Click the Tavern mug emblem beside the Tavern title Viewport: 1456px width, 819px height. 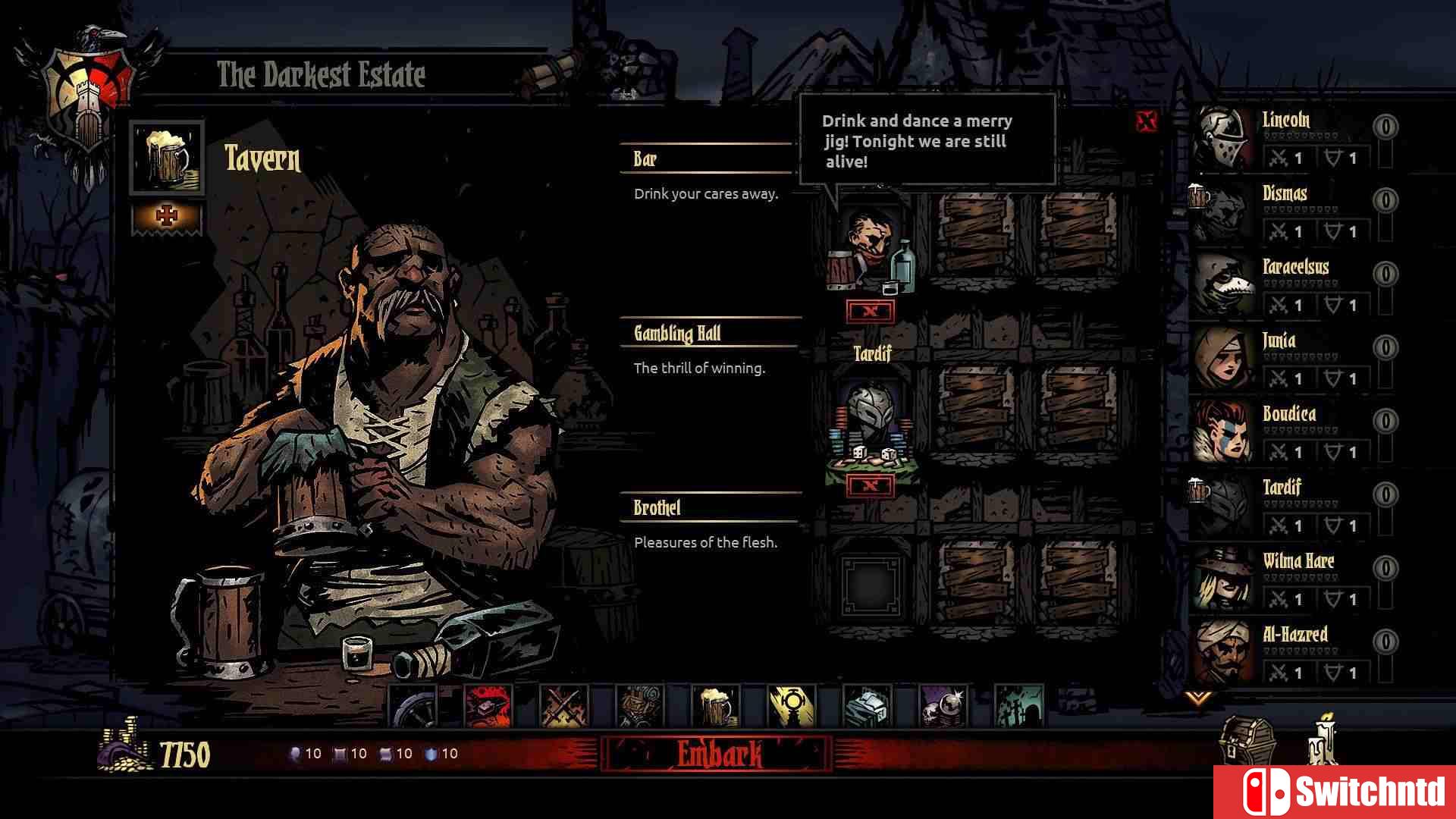168,158
